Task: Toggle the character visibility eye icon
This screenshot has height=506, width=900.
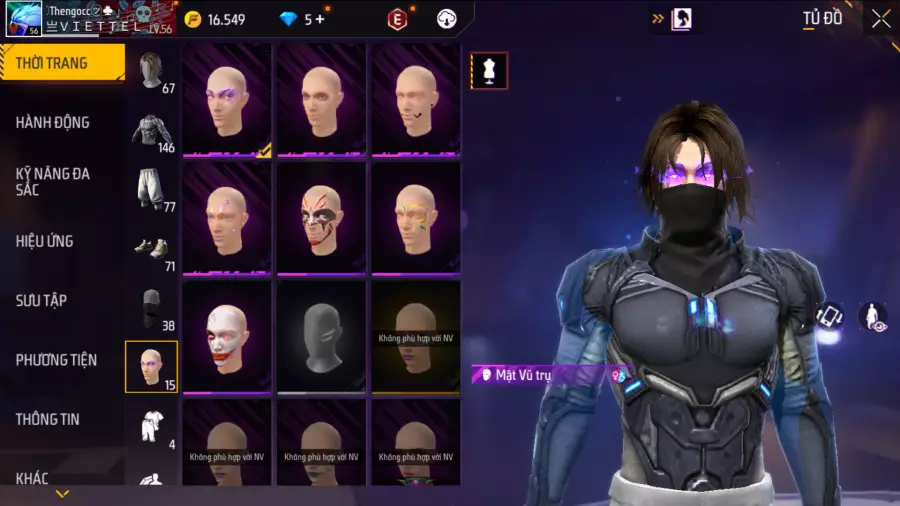Action: 873,317
